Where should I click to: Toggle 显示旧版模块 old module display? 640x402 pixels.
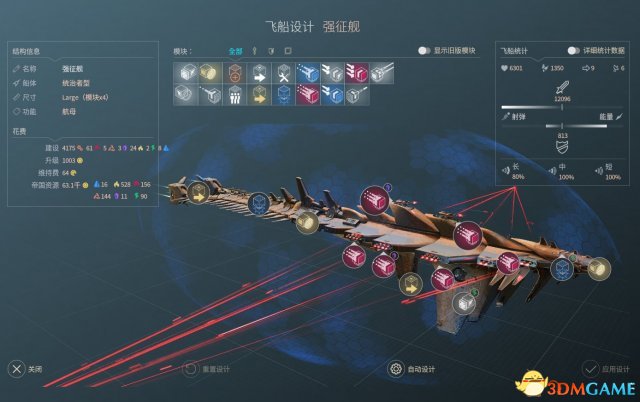click(x=426, y=50)
